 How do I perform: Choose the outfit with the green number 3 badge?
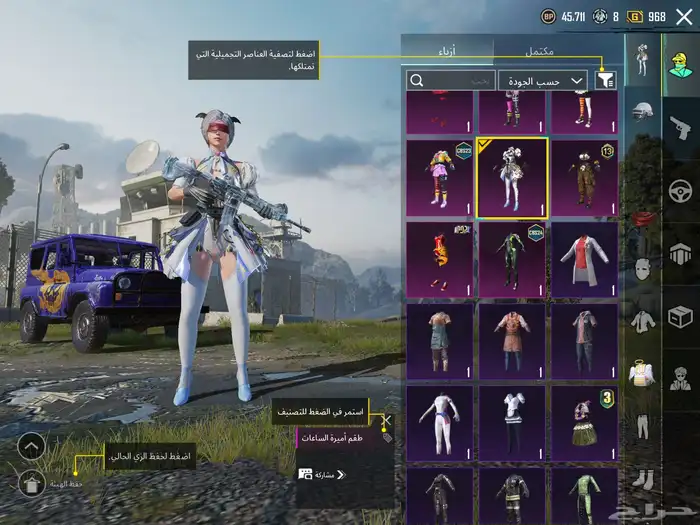tap(584, 423)
